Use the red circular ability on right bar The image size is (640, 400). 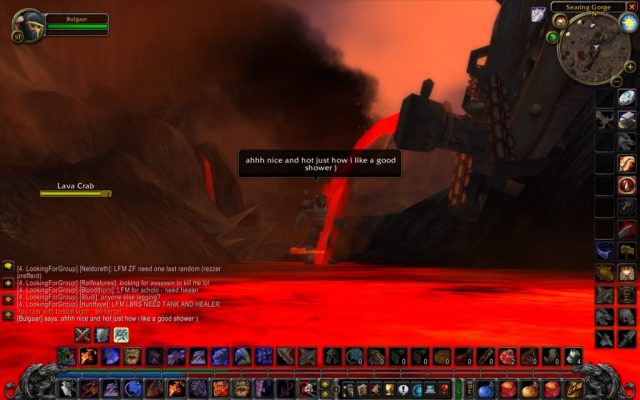point(627,185)
